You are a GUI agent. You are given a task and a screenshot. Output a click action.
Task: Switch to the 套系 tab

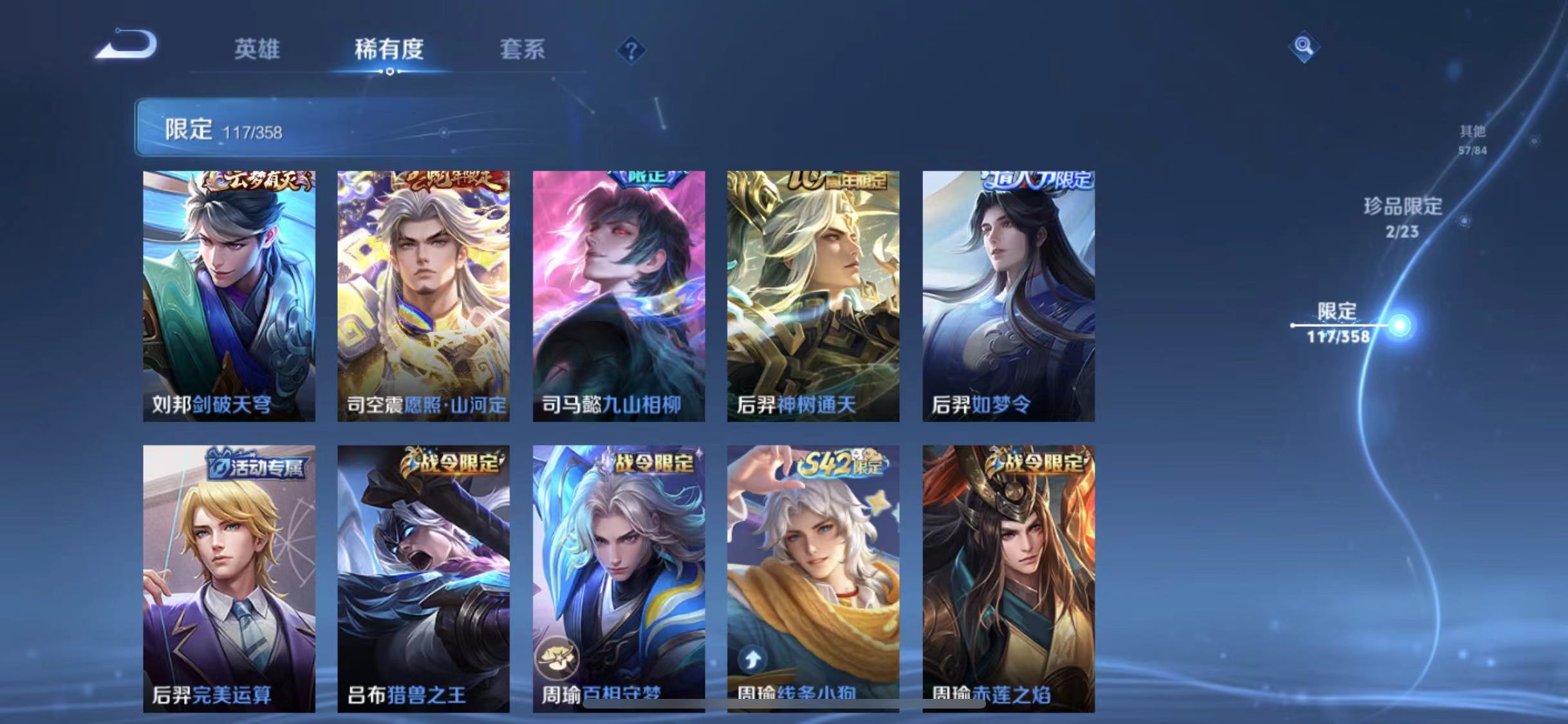[x=524, y=50]
